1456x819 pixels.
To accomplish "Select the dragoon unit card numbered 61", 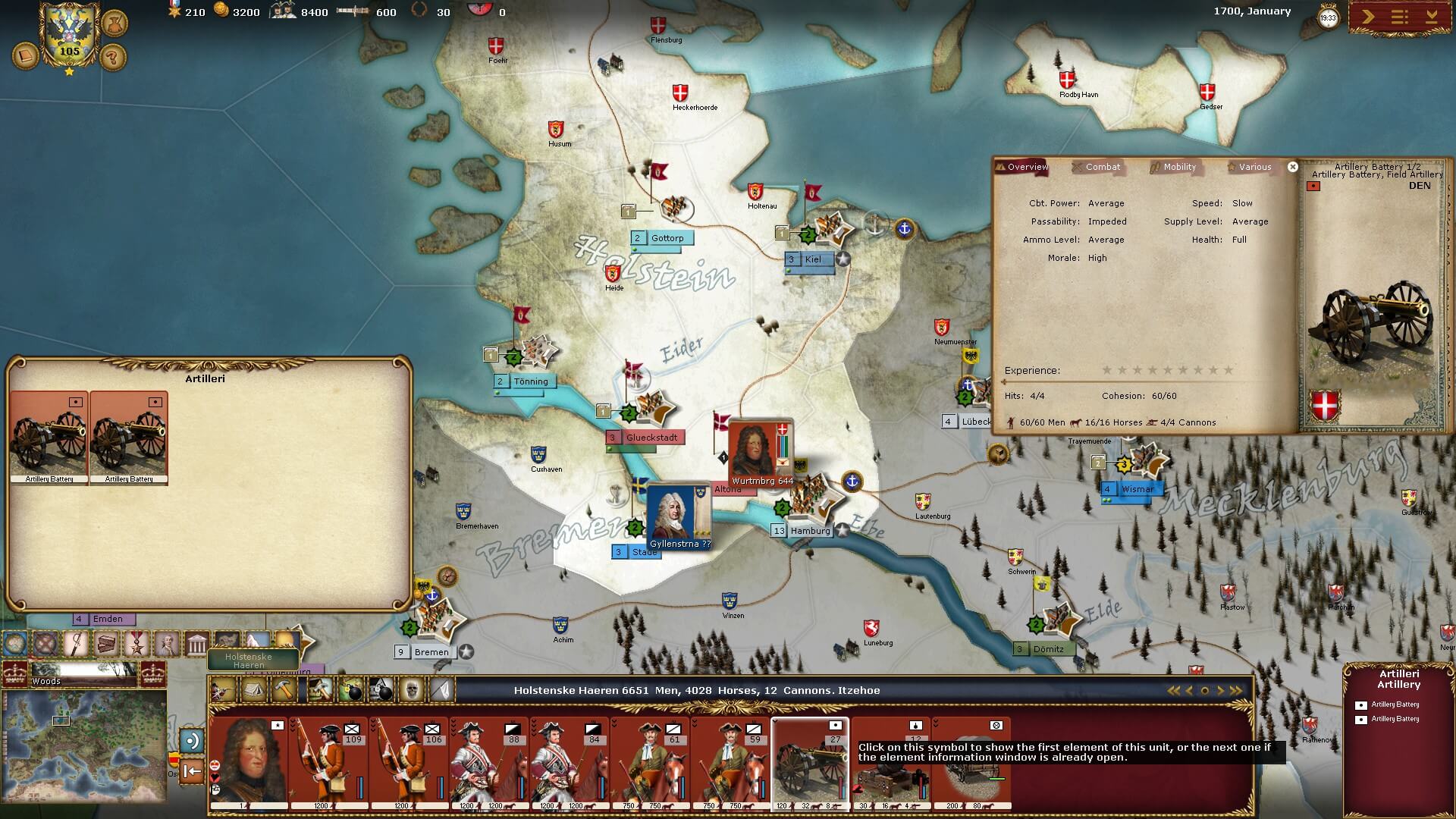I will 651,762.
